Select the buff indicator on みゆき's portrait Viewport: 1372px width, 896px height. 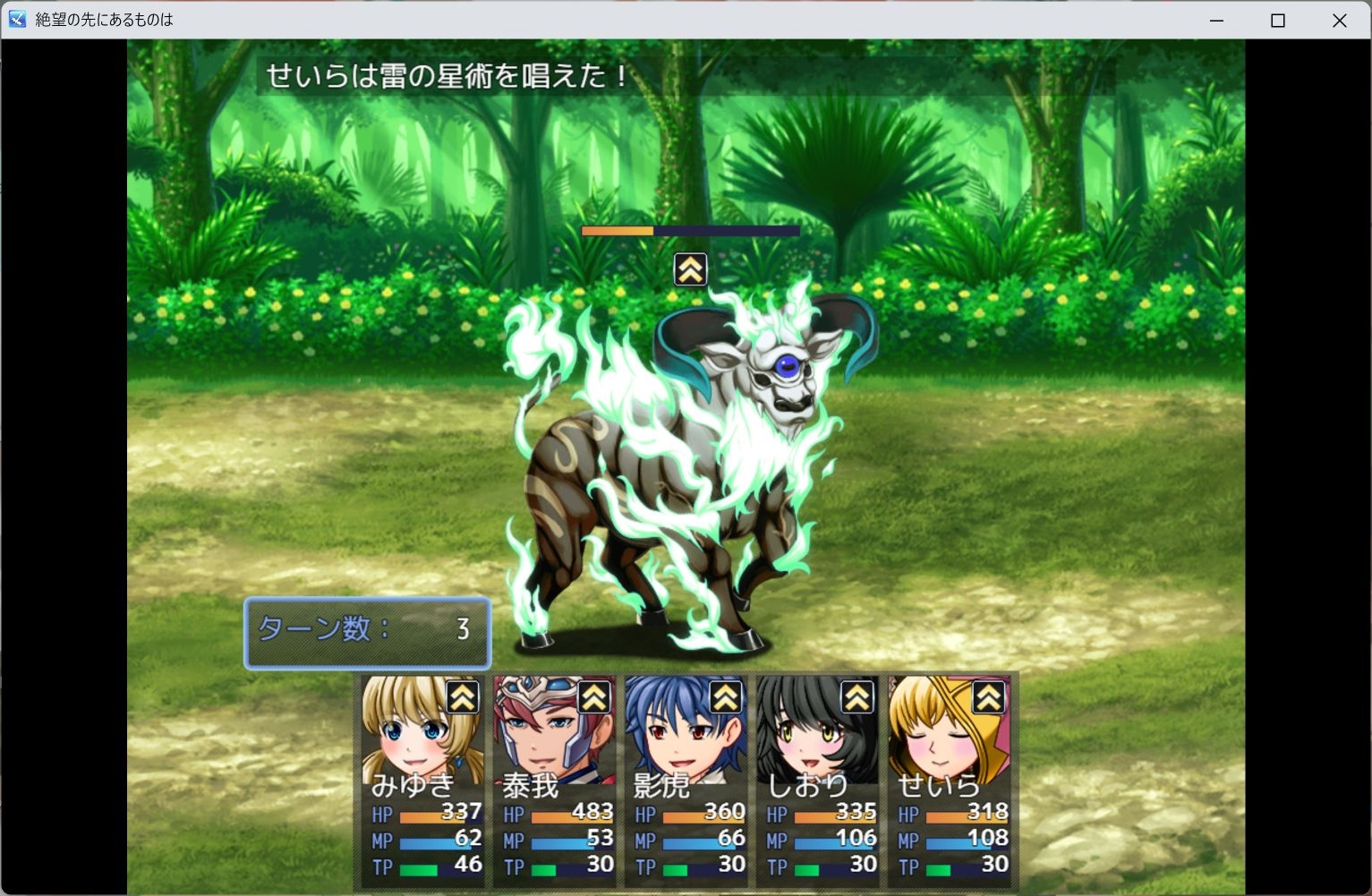tap(464, 697)
